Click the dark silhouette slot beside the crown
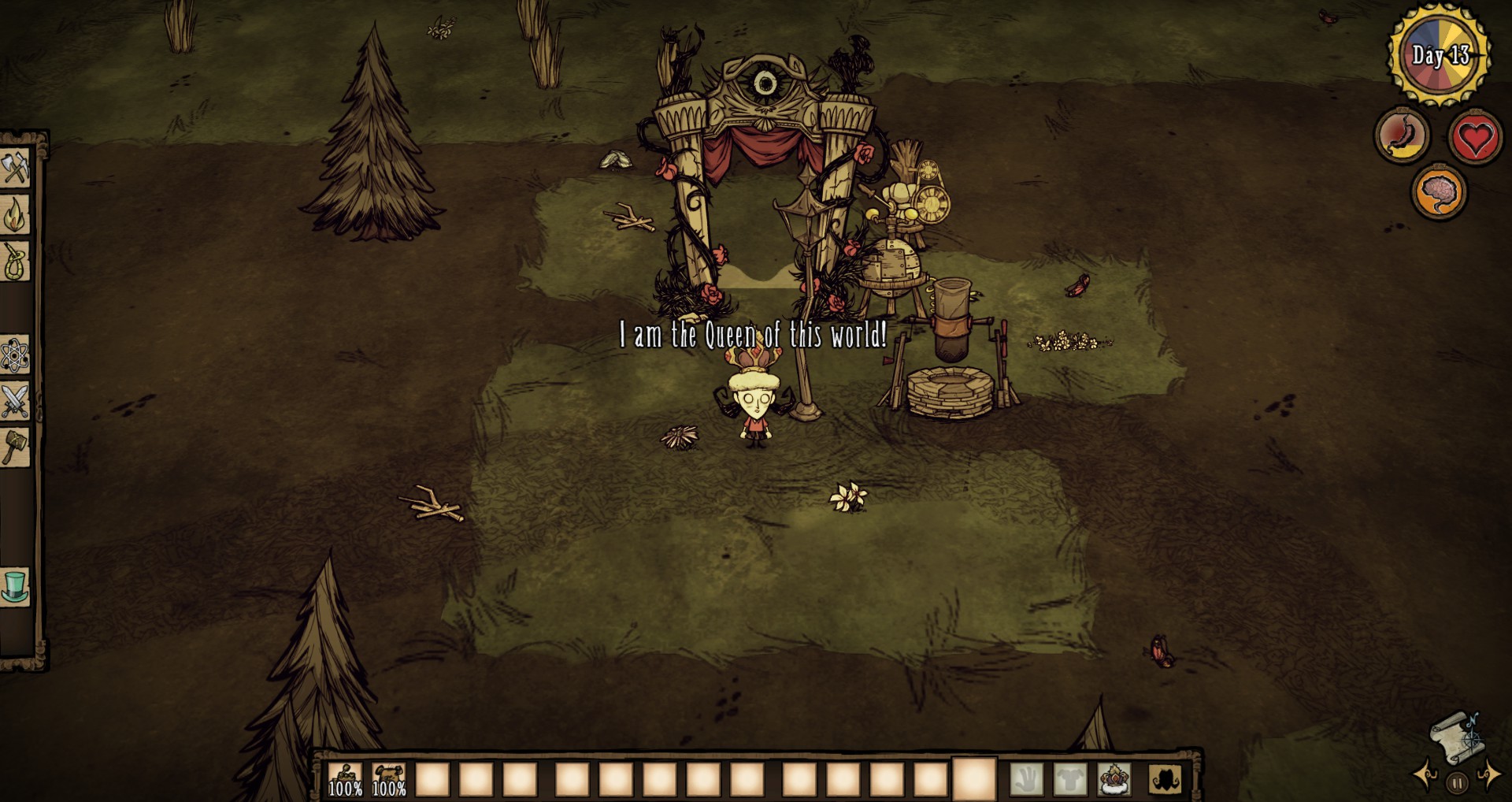 (x=1164, y=779)
